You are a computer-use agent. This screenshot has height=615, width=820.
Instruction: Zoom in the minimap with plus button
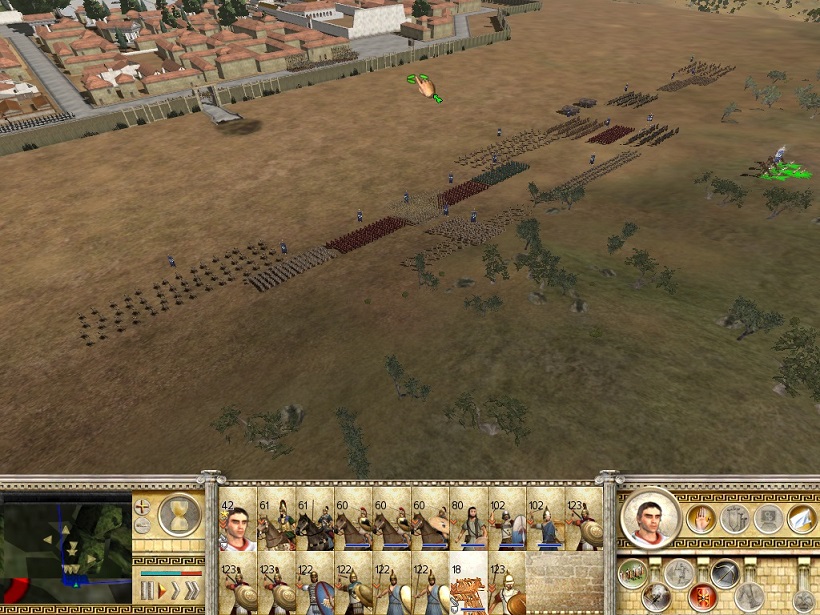(x=143, y=507)
